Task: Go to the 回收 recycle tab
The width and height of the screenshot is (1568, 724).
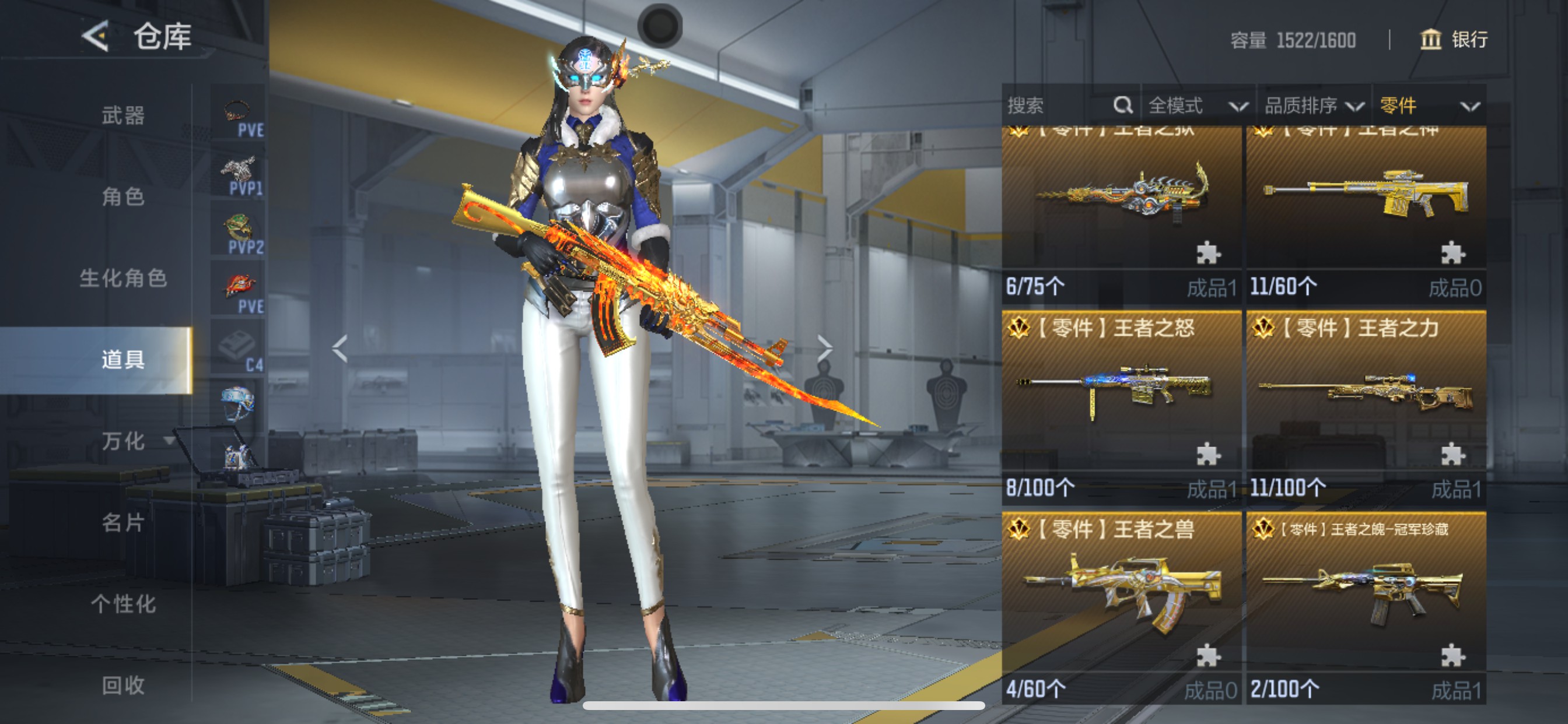Action: tap(123, 686)
